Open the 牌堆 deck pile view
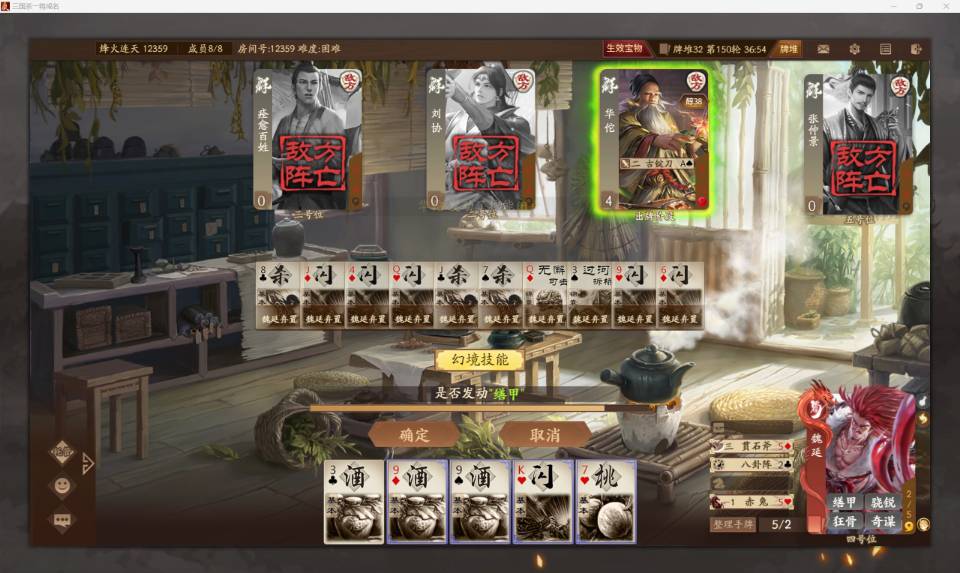 point(789,48)
